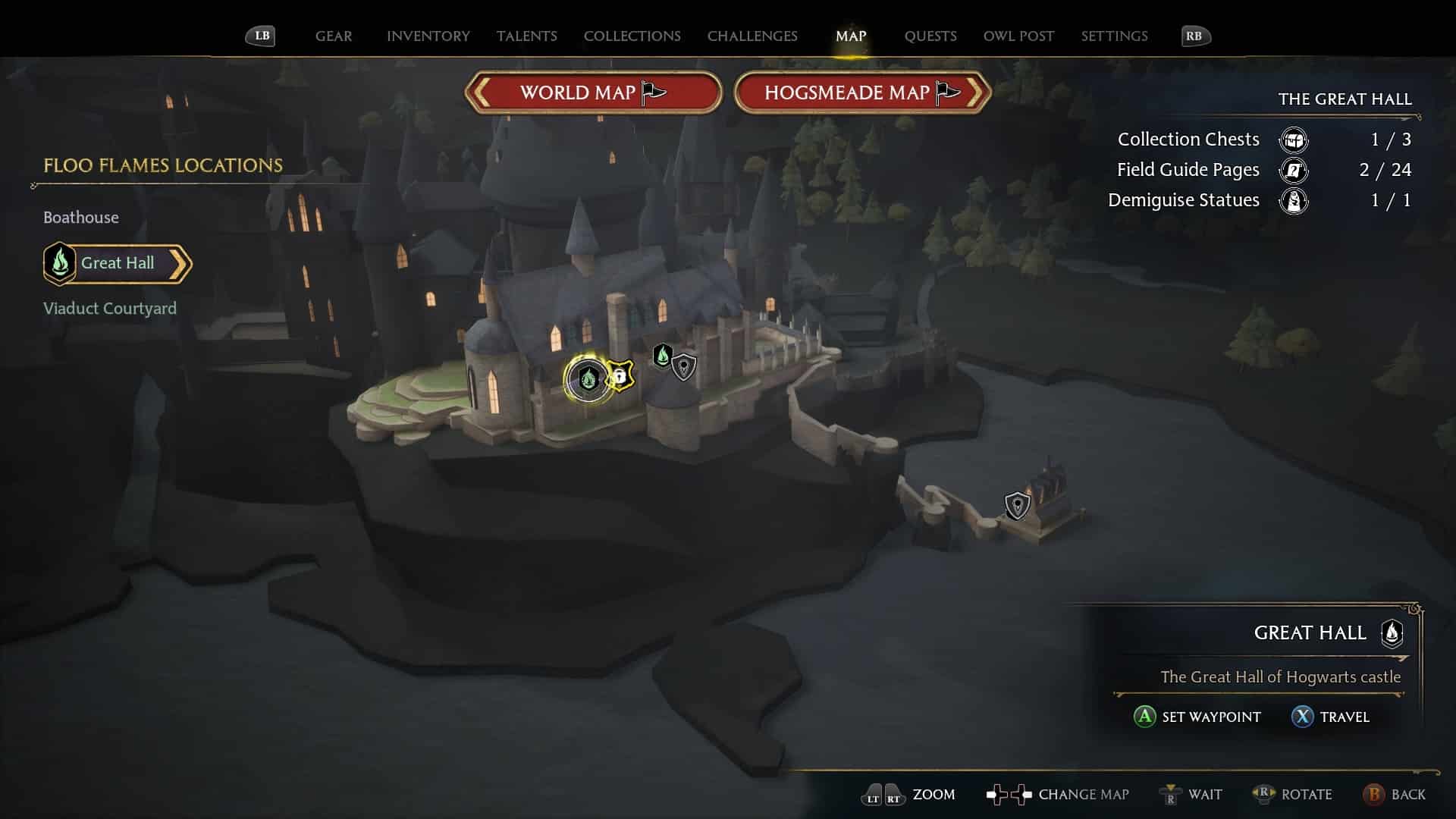Viewport: 1456px width, 819px height.
Task: Show the Collections tab
Action: pos(632,36)
